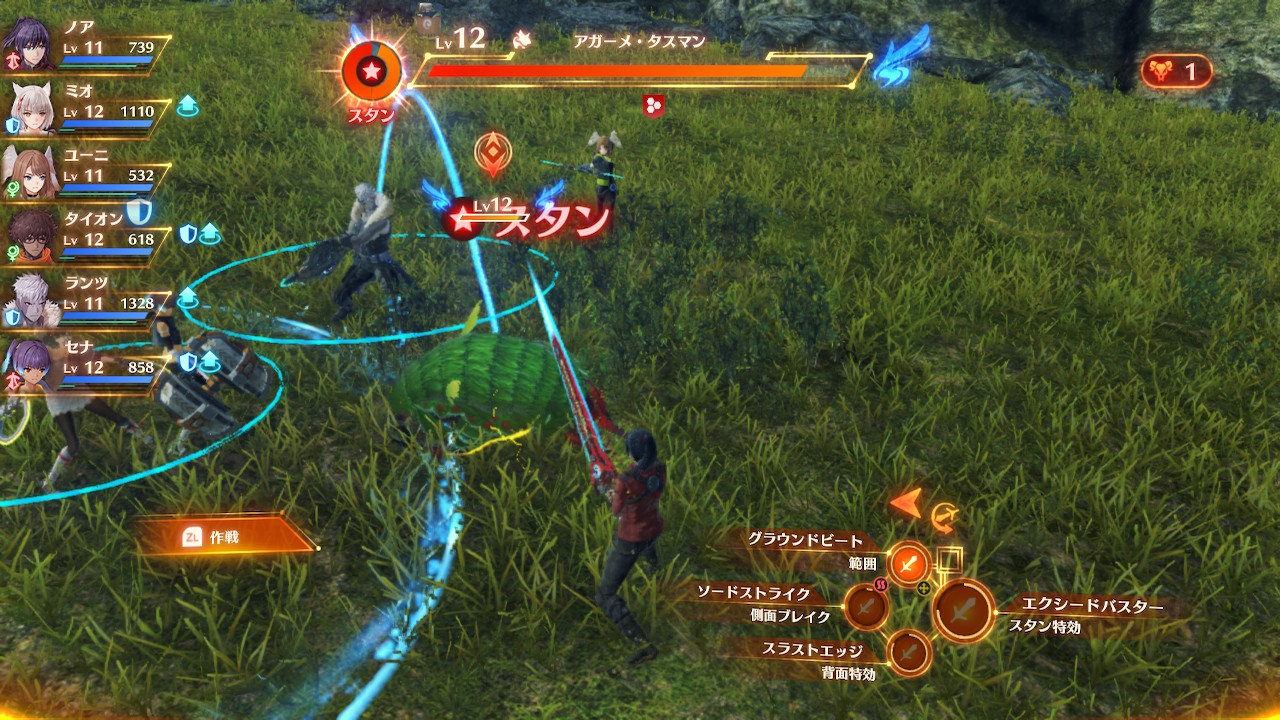Screen dimensions: 1280x720
Task: Open the 作戦 tactics menu
Action: (224, 538)
